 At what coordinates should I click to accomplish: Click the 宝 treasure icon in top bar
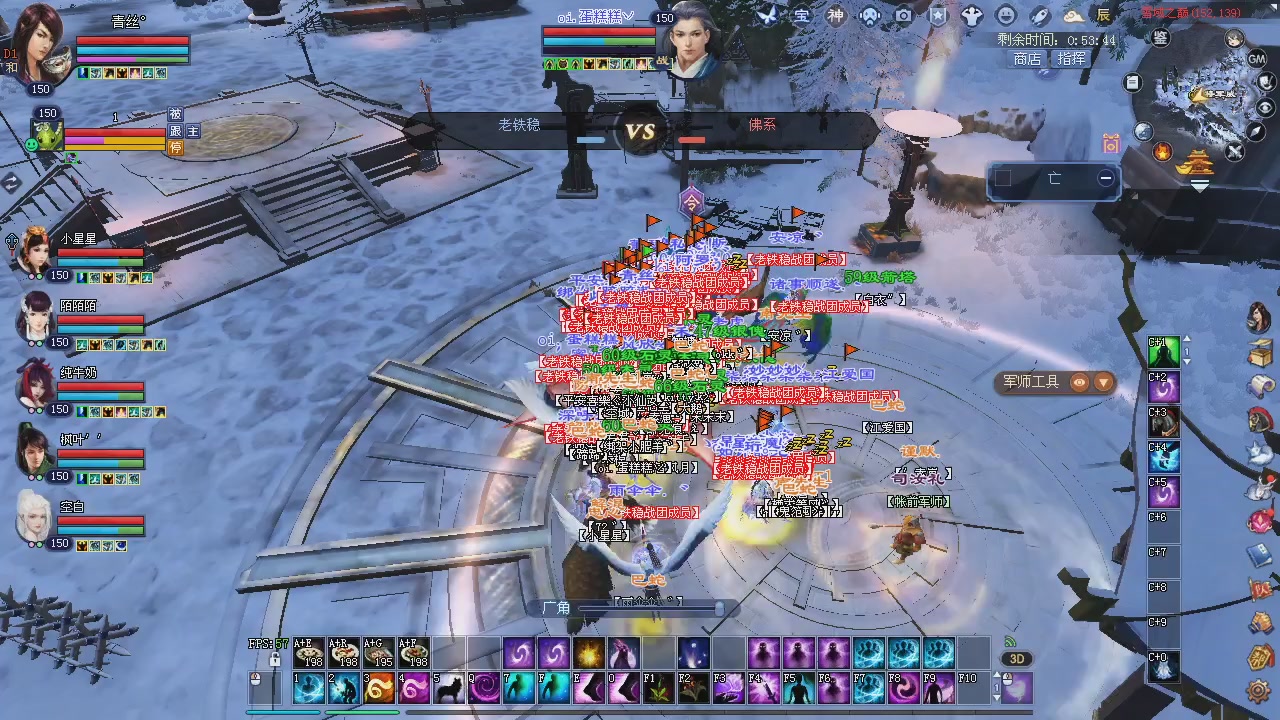coord(801,16)
